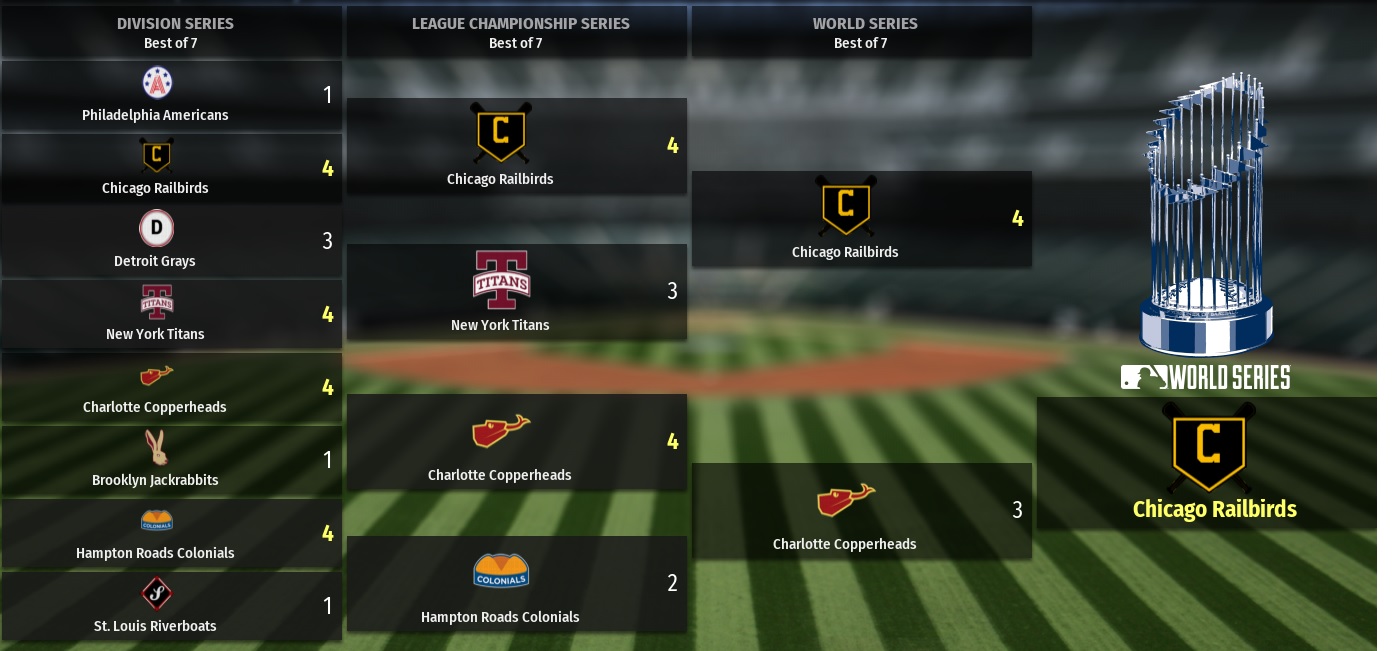Open the Detroit Grays team entry
The height and width of the screenshot is (651, 1397).
pyautogui.click(x=171, y=242)
